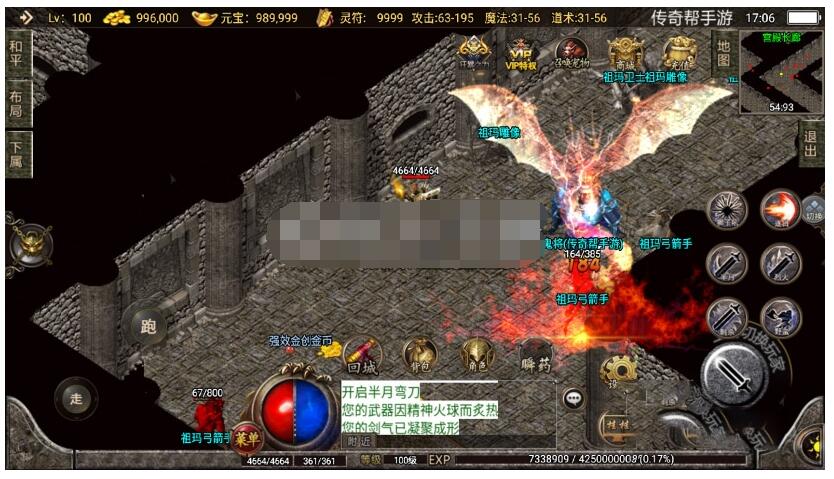Open the chat speech-bubble button
The width and height of the screenshot is (834, 479).
[573, 398]
